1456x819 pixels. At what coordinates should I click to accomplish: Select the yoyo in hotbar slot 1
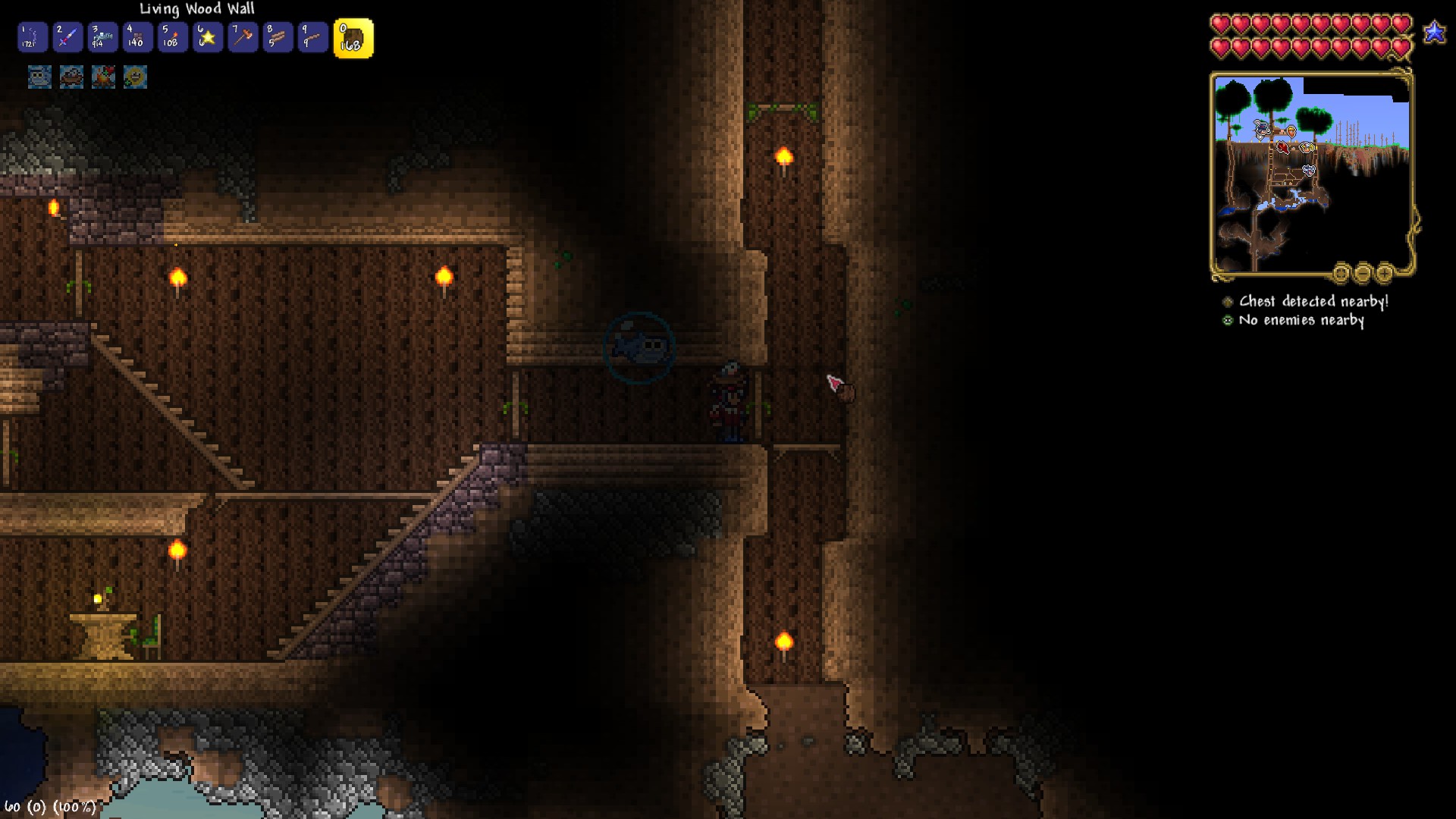(x=31, y=37)
